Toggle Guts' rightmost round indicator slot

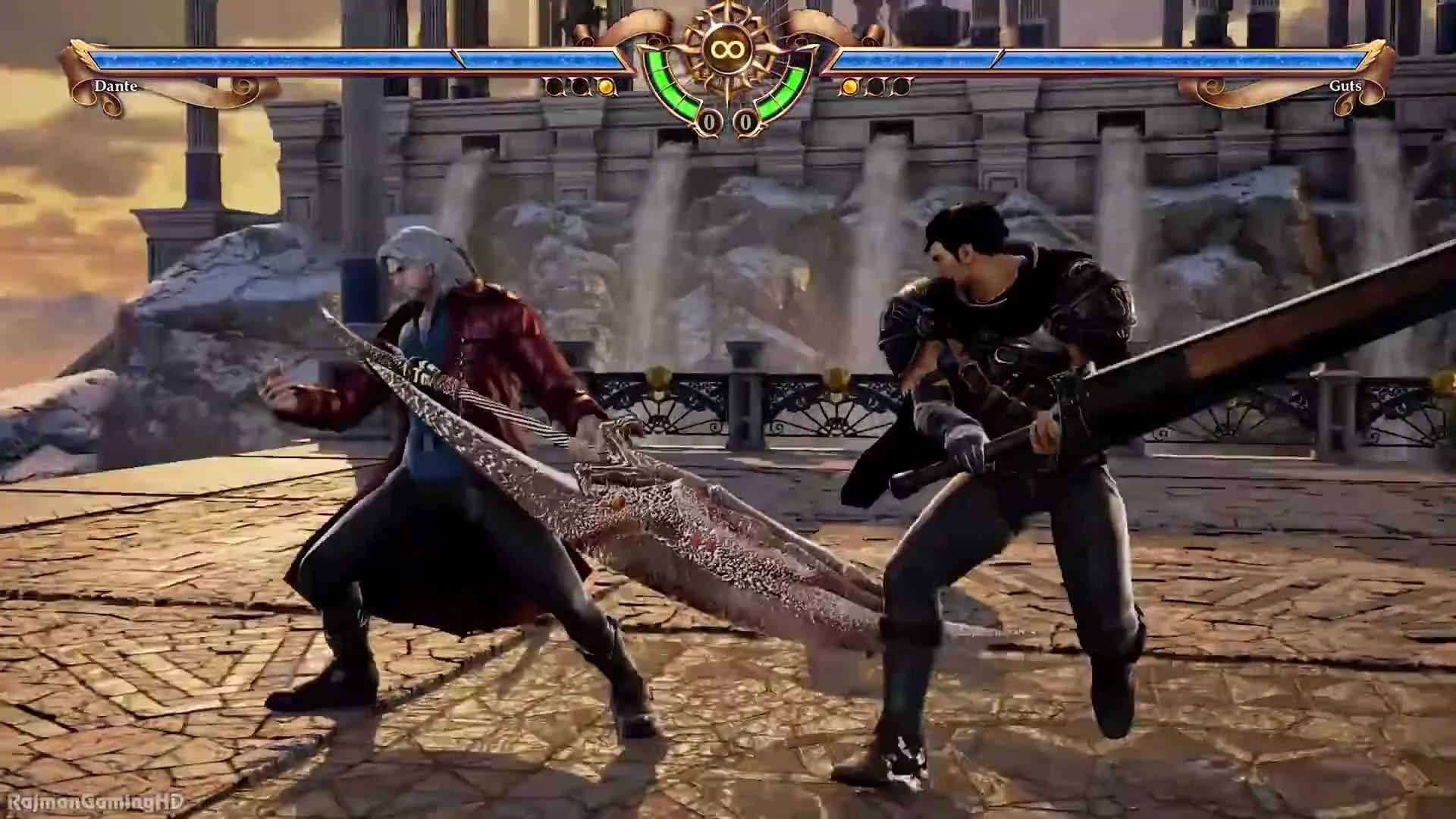point(901,87)
